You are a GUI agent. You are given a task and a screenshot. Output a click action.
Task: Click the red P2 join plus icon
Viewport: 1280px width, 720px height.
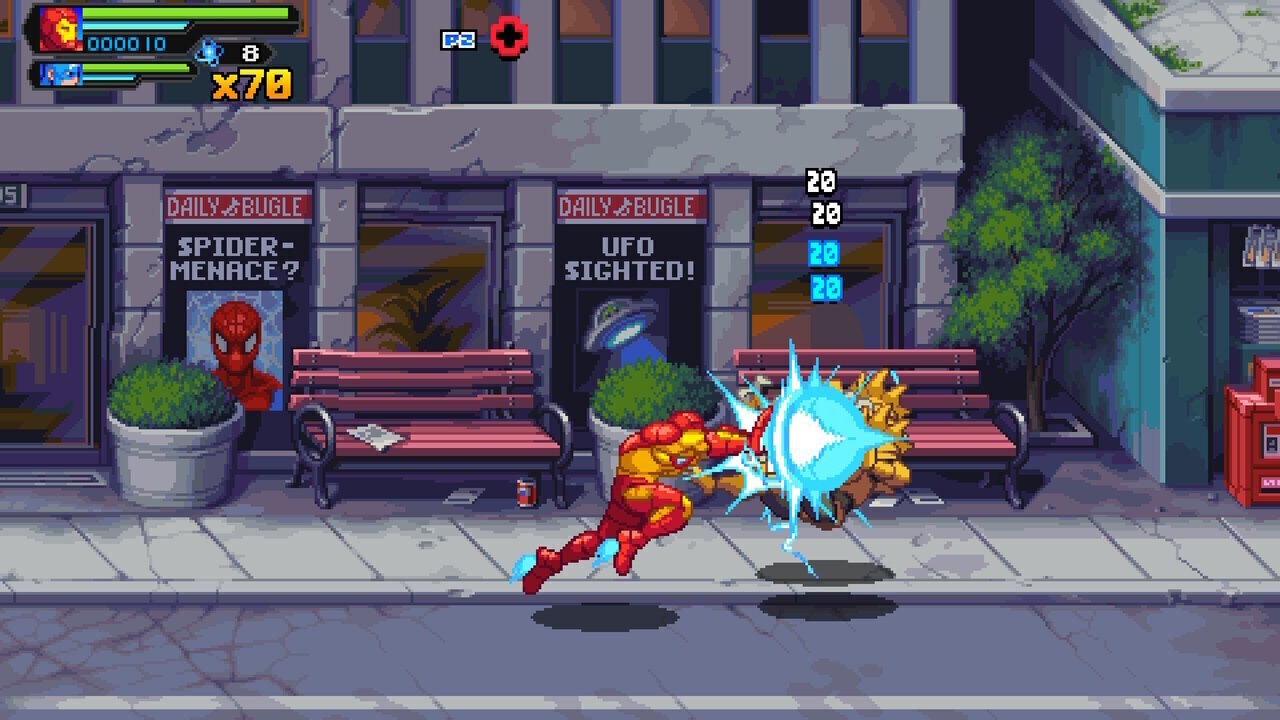pyautogui.click(x=509, y=38)
